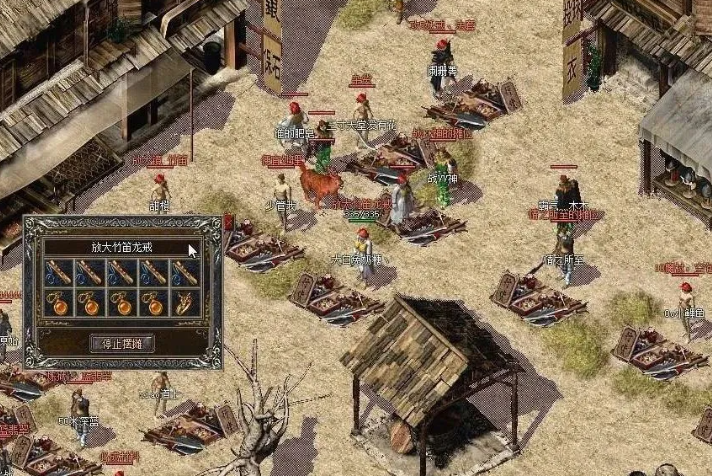Click the 停止摆摊 stop stall button
This screenshot has height=476, width=712.
pos(123,343)
